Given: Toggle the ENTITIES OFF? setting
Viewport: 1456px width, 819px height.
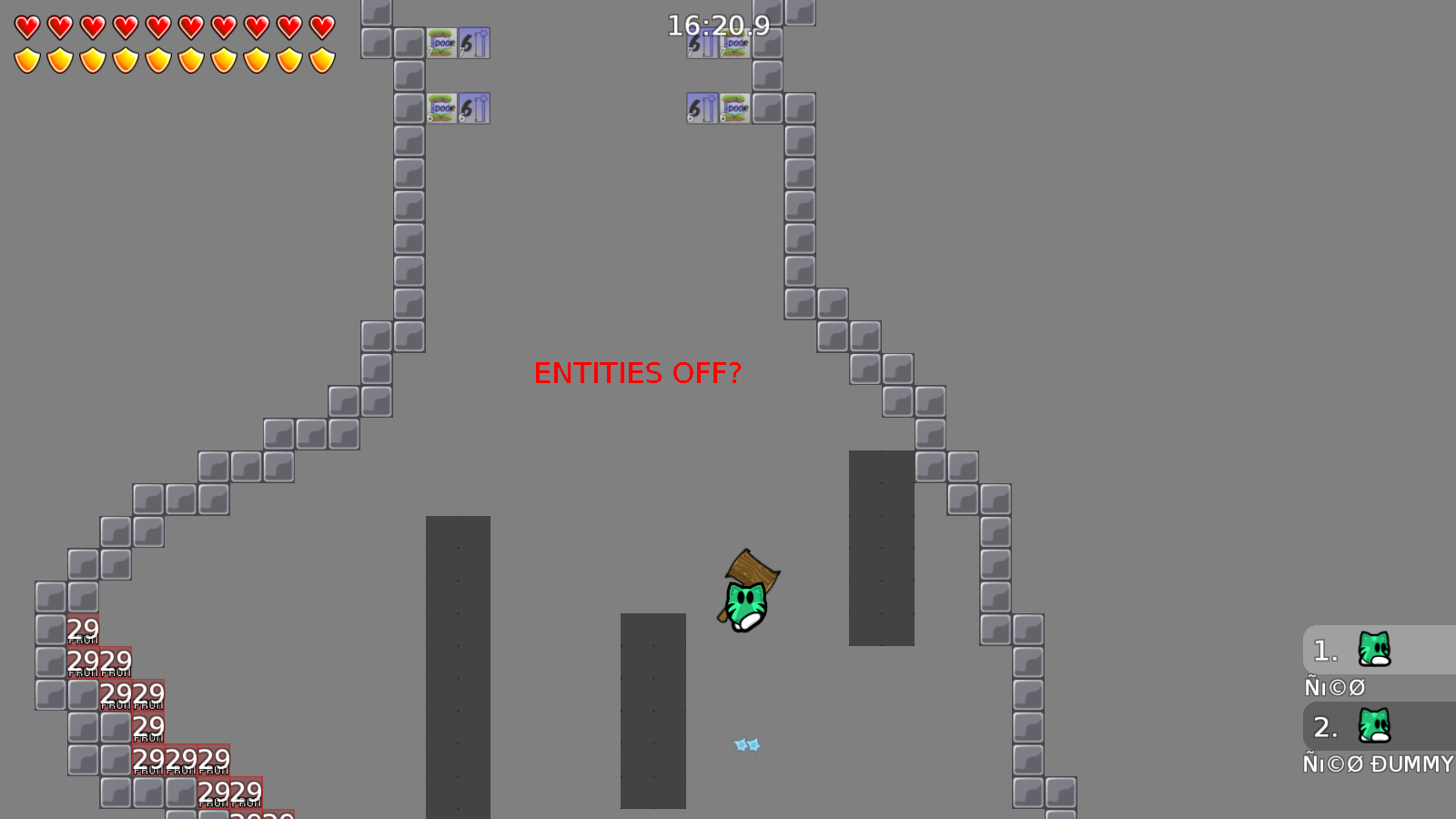Looking at the screenshot, I should pos(639,373).
